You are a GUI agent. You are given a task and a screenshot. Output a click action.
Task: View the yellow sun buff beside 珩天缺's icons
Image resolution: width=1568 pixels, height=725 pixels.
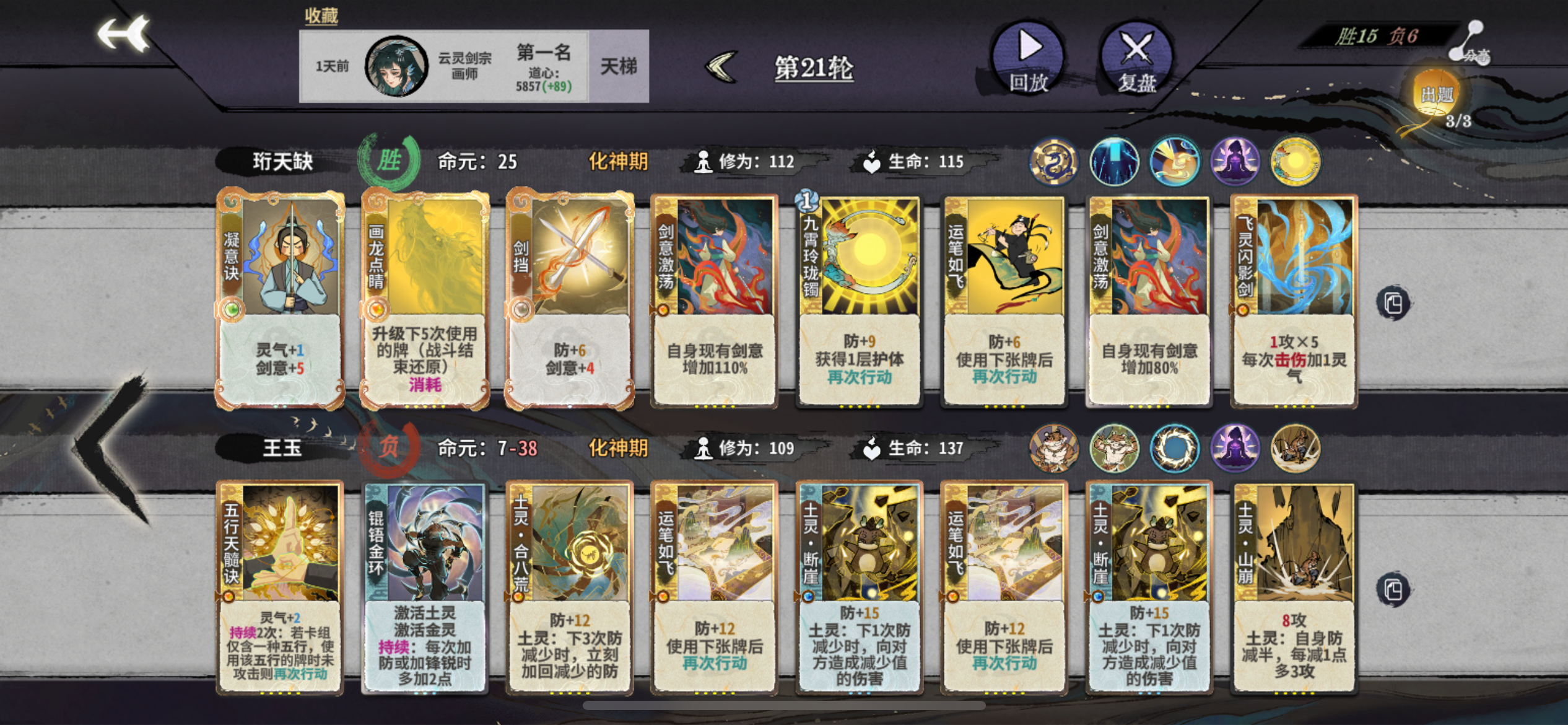click(1296, 161)
